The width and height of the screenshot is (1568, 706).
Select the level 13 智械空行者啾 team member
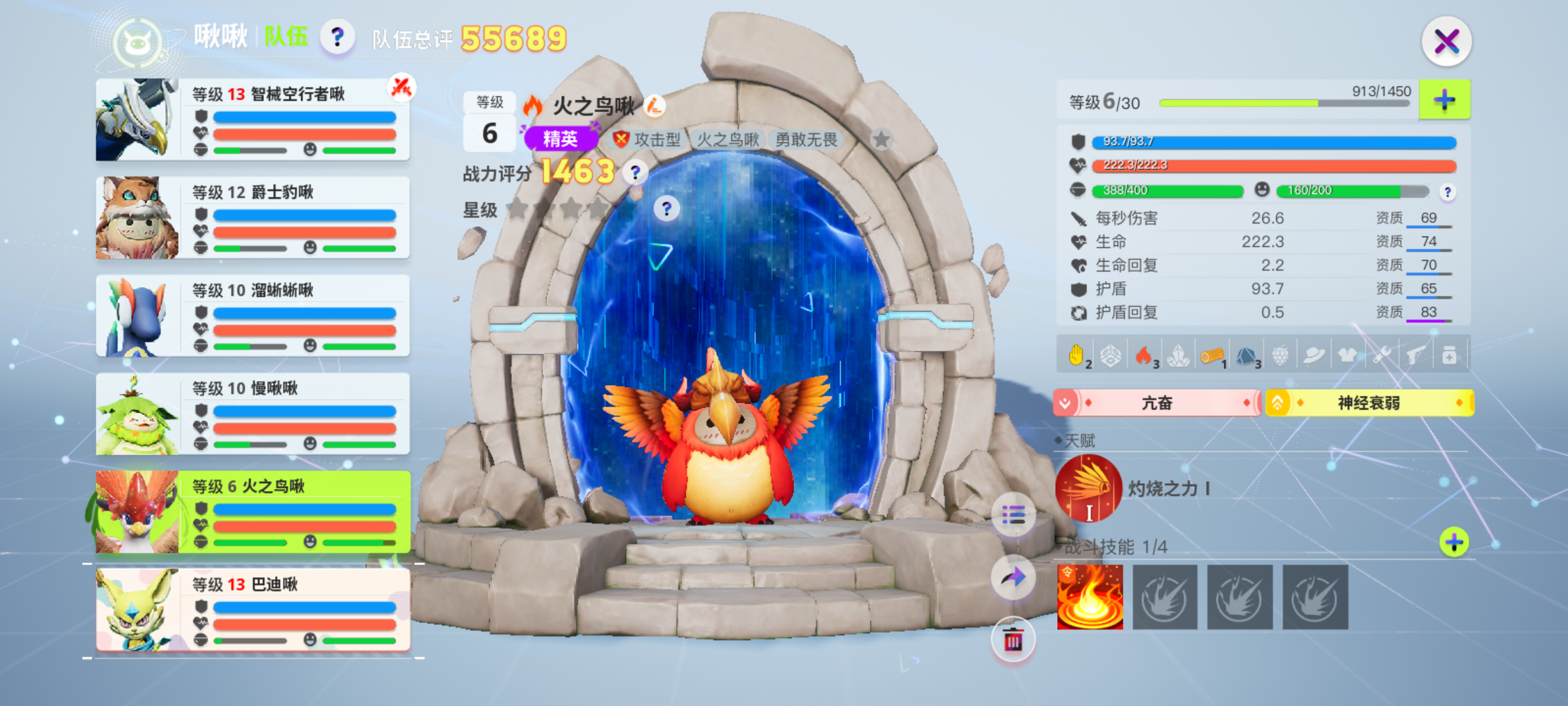pos(253,120)
